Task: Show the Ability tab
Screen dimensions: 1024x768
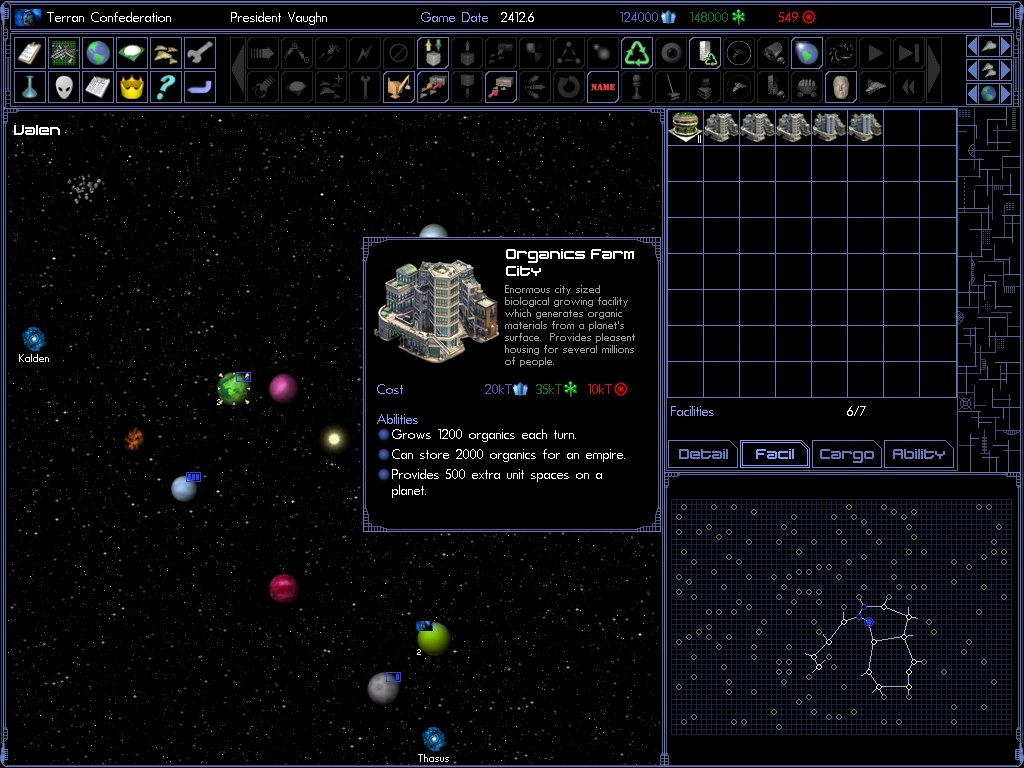Action: tap(918, 454)
